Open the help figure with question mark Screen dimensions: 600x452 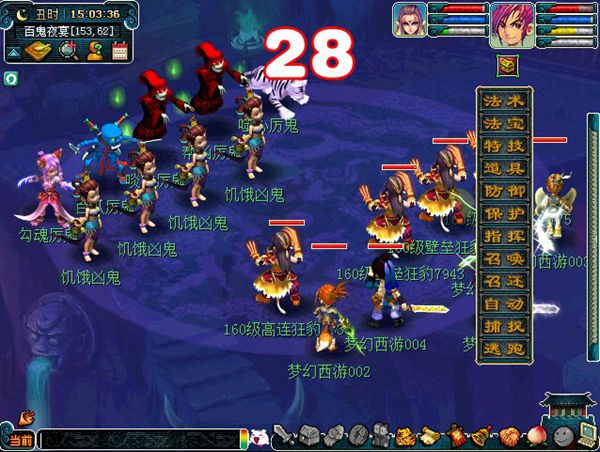click(x=95, y=51)
